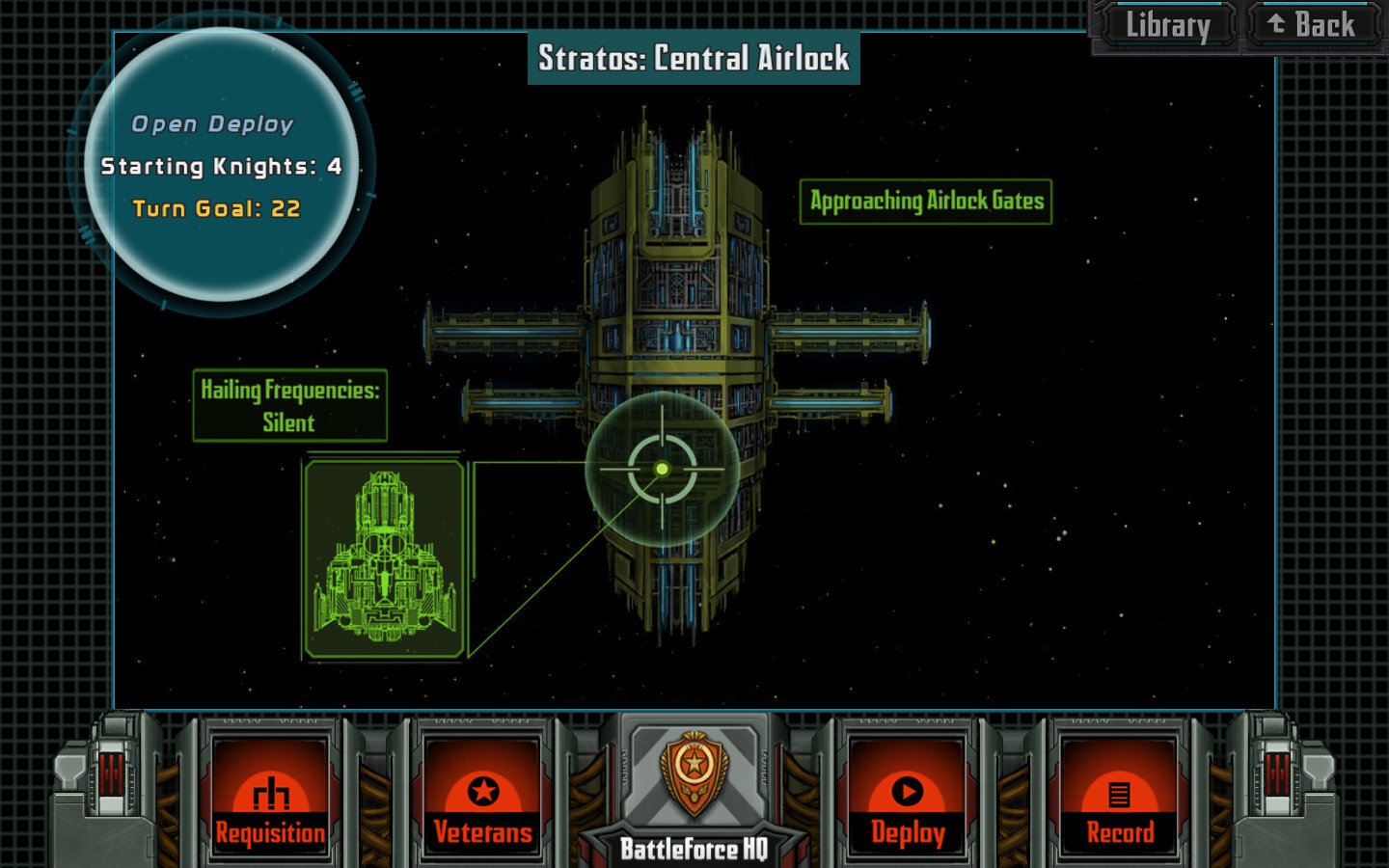
Task: Open the Library
Action: click(x=1166, y=26)
